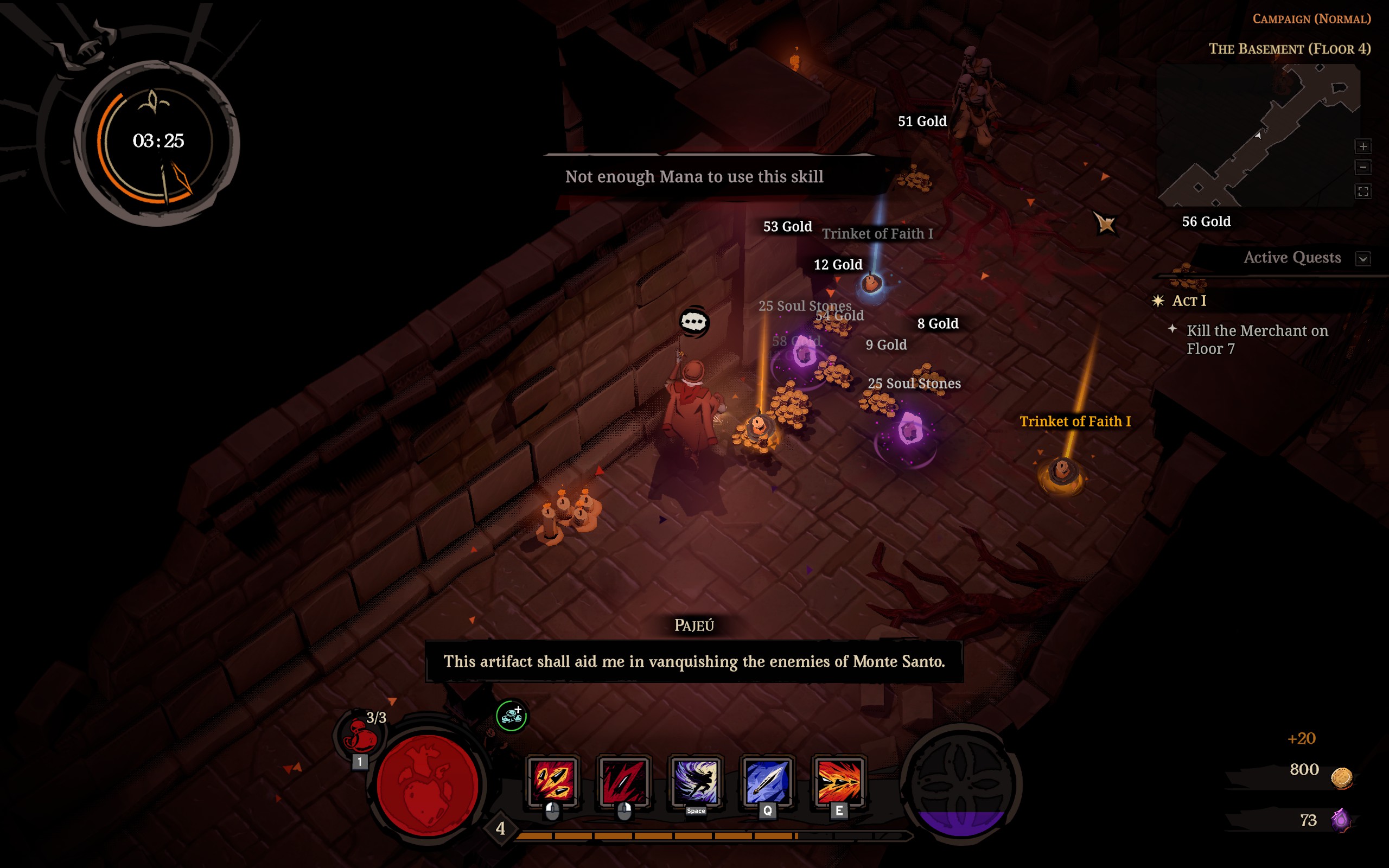
Task: Use the single red slash skill
Action: pos(624,781)
